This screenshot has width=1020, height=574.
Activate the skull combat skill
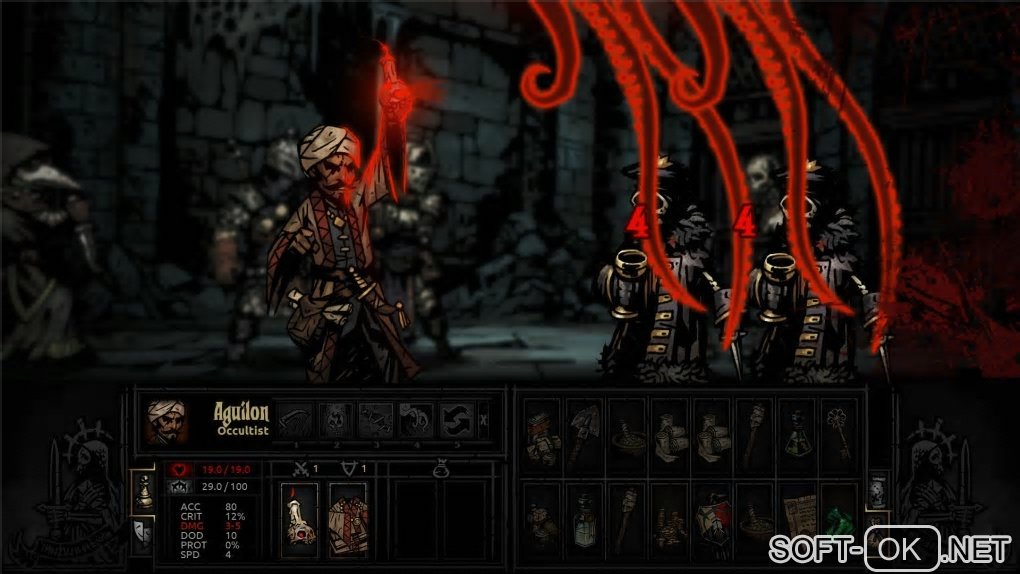(336, 421)
